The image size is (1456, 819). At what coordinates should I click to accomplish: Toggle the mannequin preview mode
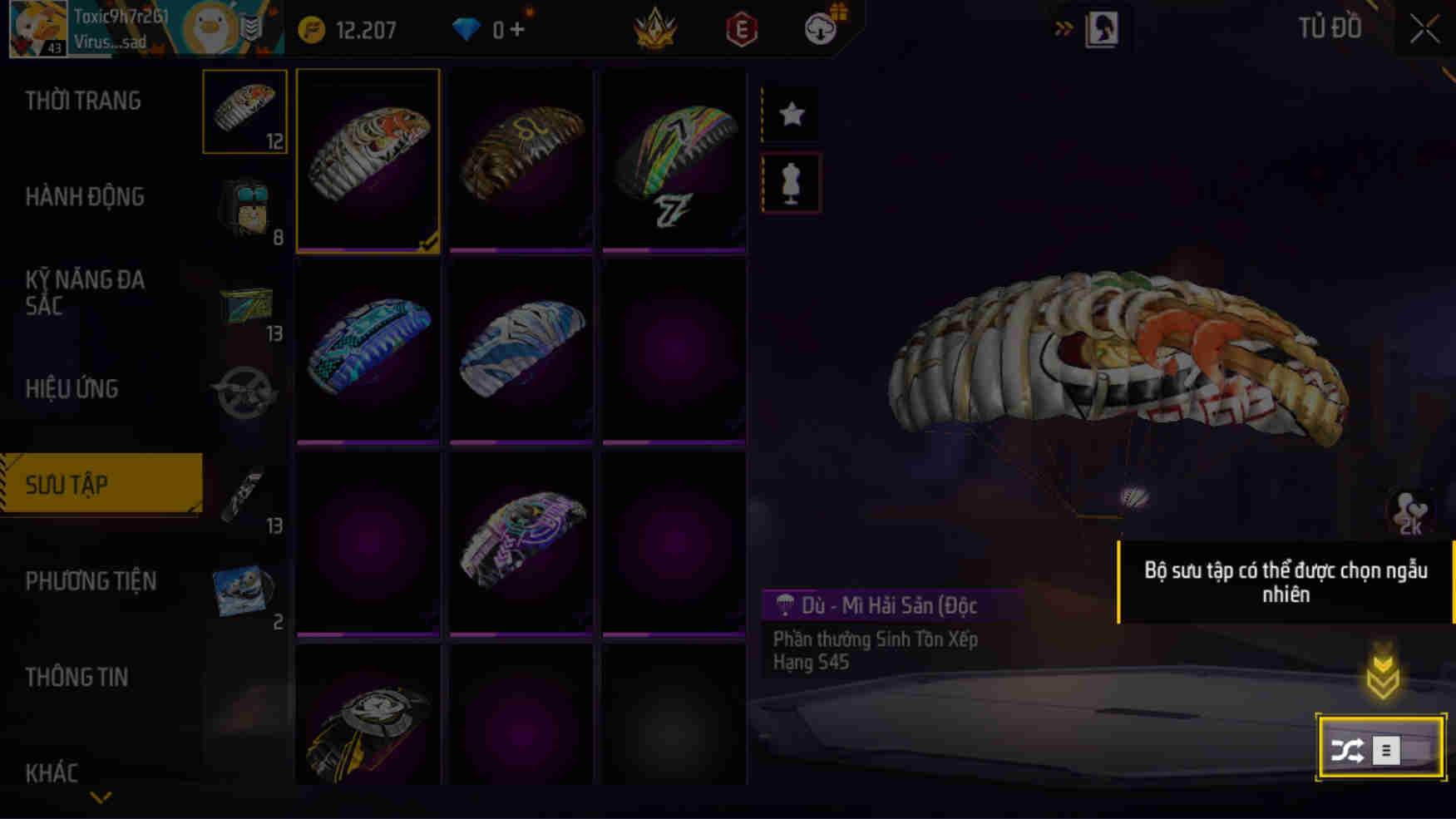pos(788,183)
